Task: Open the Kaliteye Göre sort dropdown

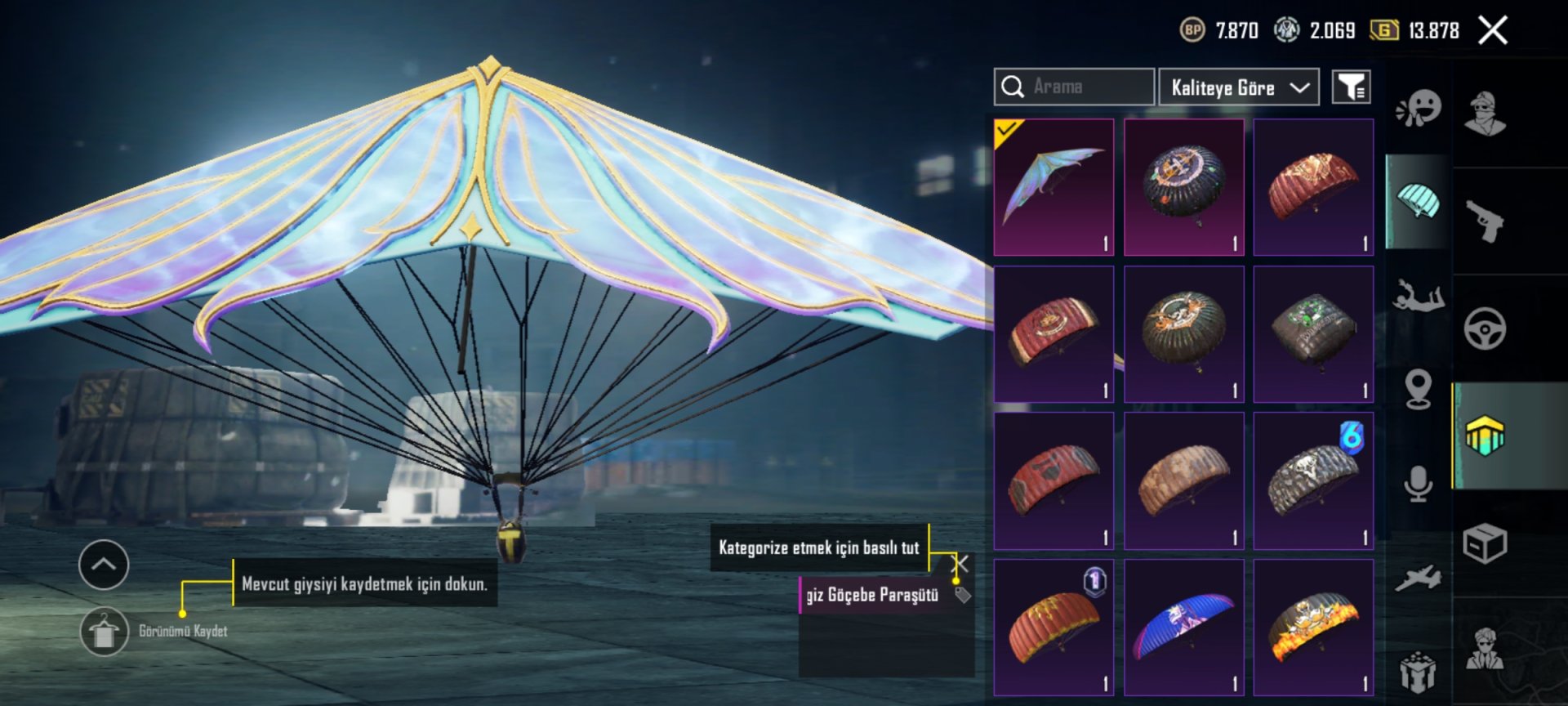Action: 1238,87
